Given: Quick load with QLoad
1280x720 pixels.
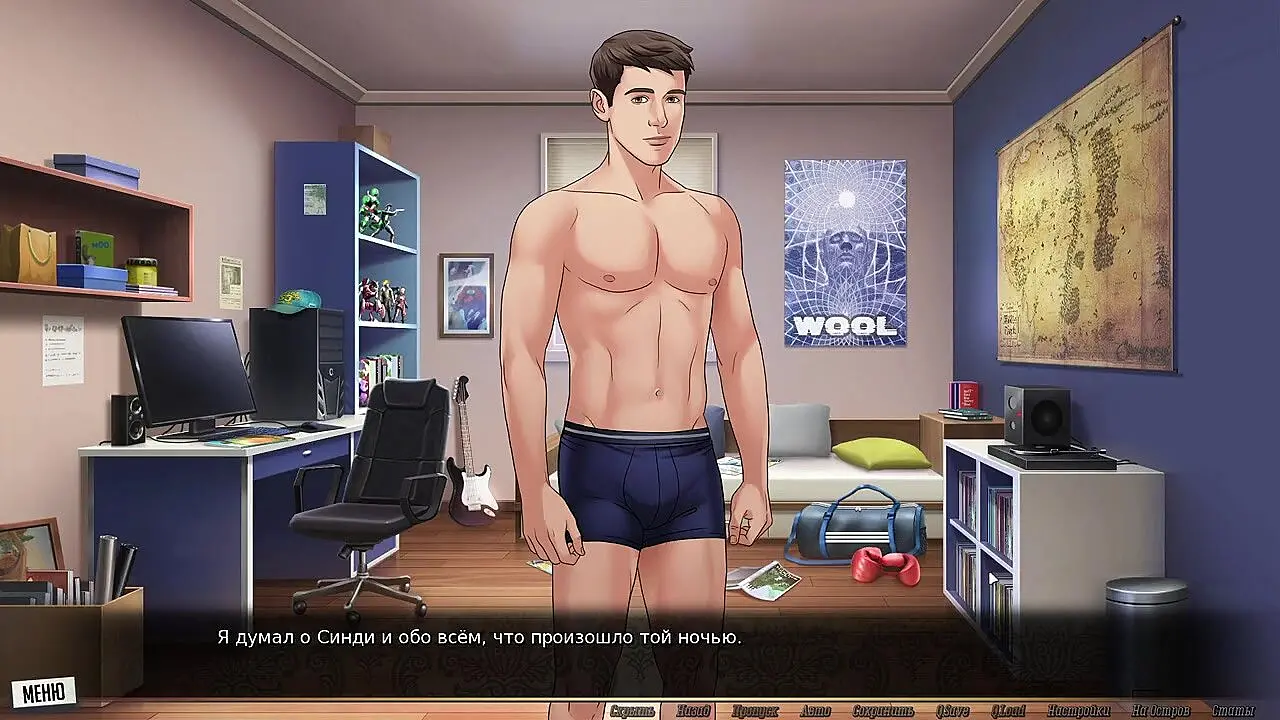Looking at the screenshot, I should coord(1010,711).
